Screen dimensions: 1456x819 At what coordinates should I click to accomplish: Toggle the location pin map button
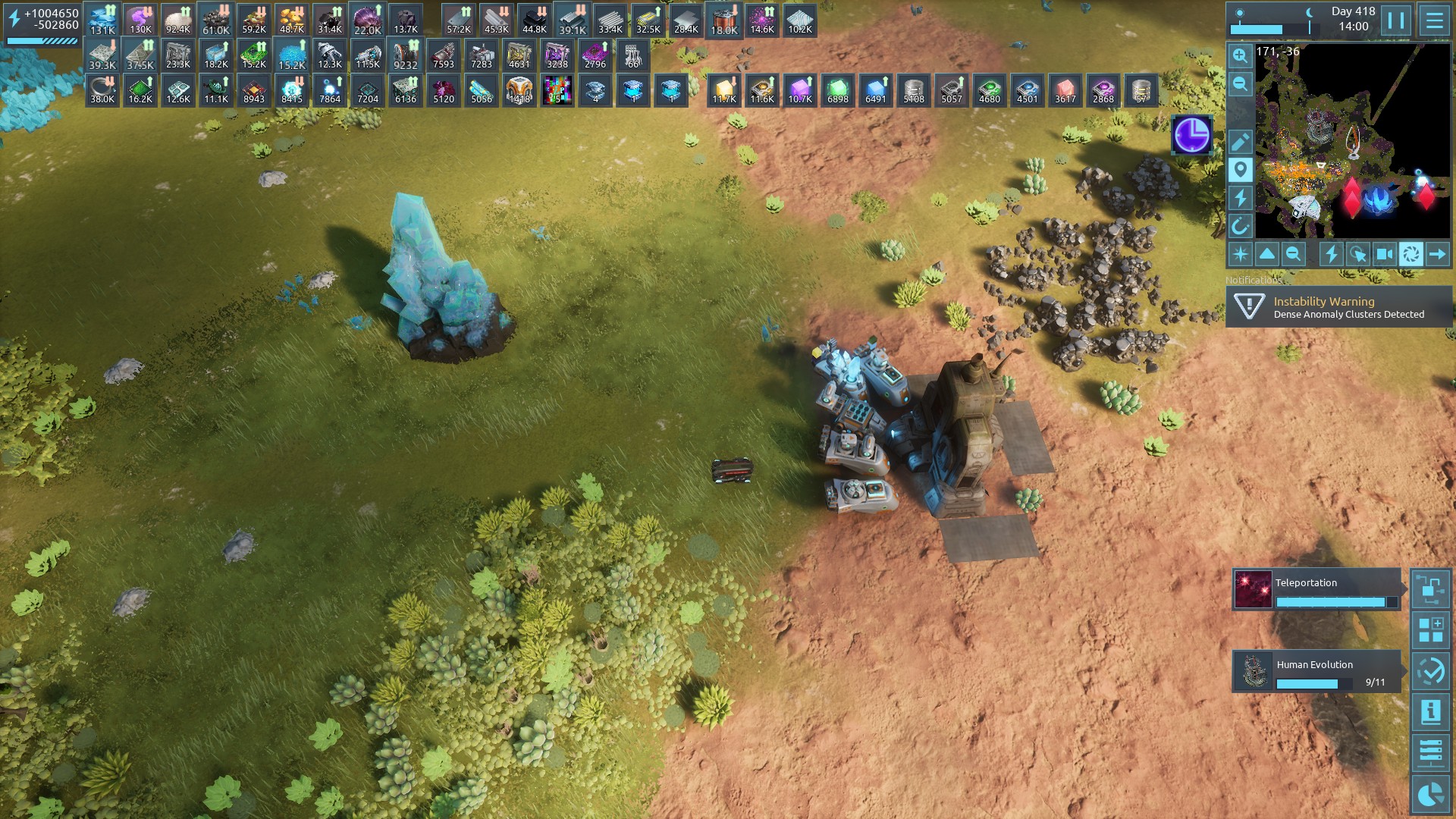coord(1240,170)
